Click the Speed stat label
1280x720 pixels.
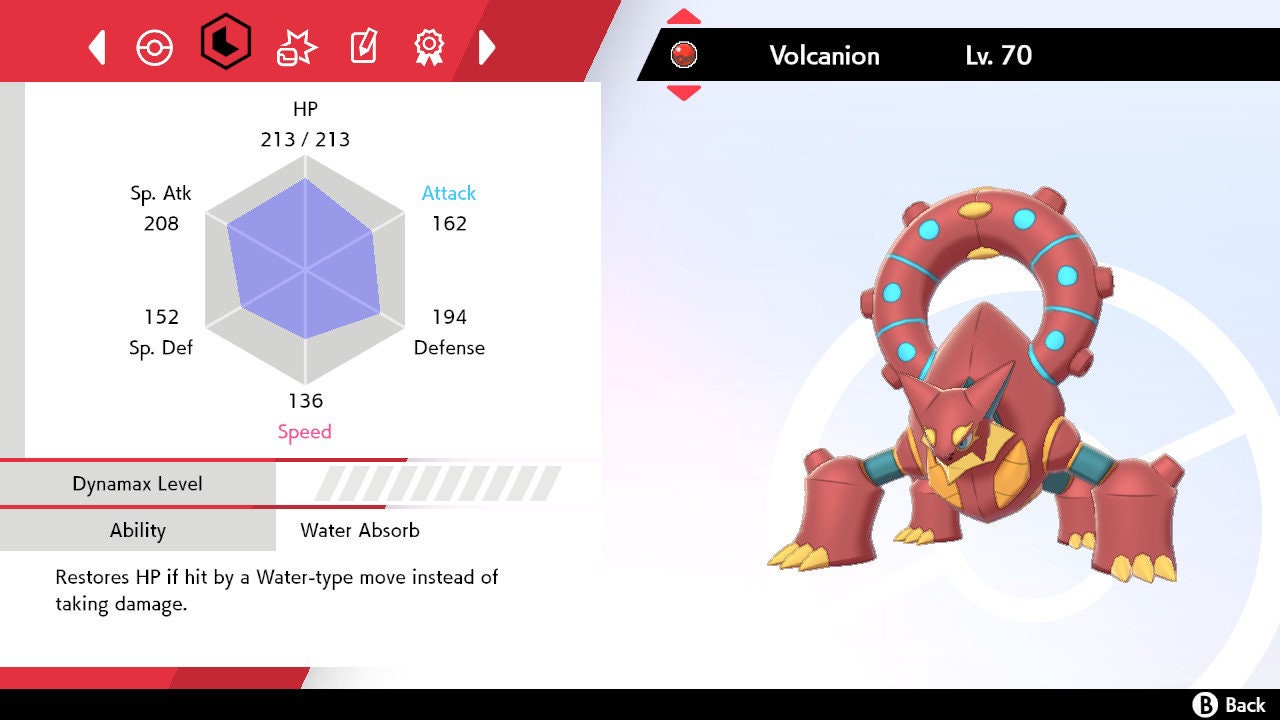[x=305, y=431]
